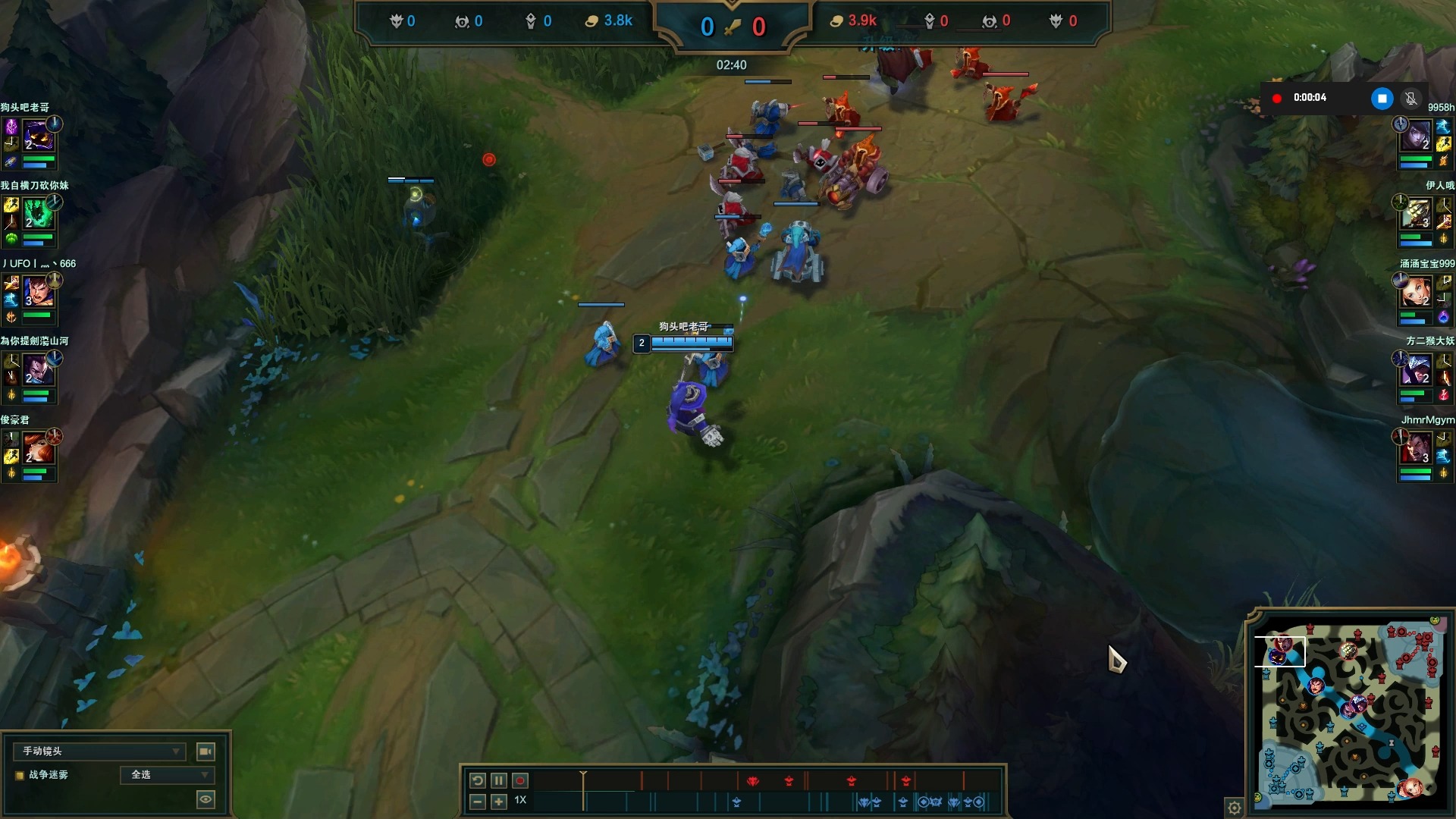Jump to the red dragon timeline marker
1456x819 pixels.
pos(753,780)
